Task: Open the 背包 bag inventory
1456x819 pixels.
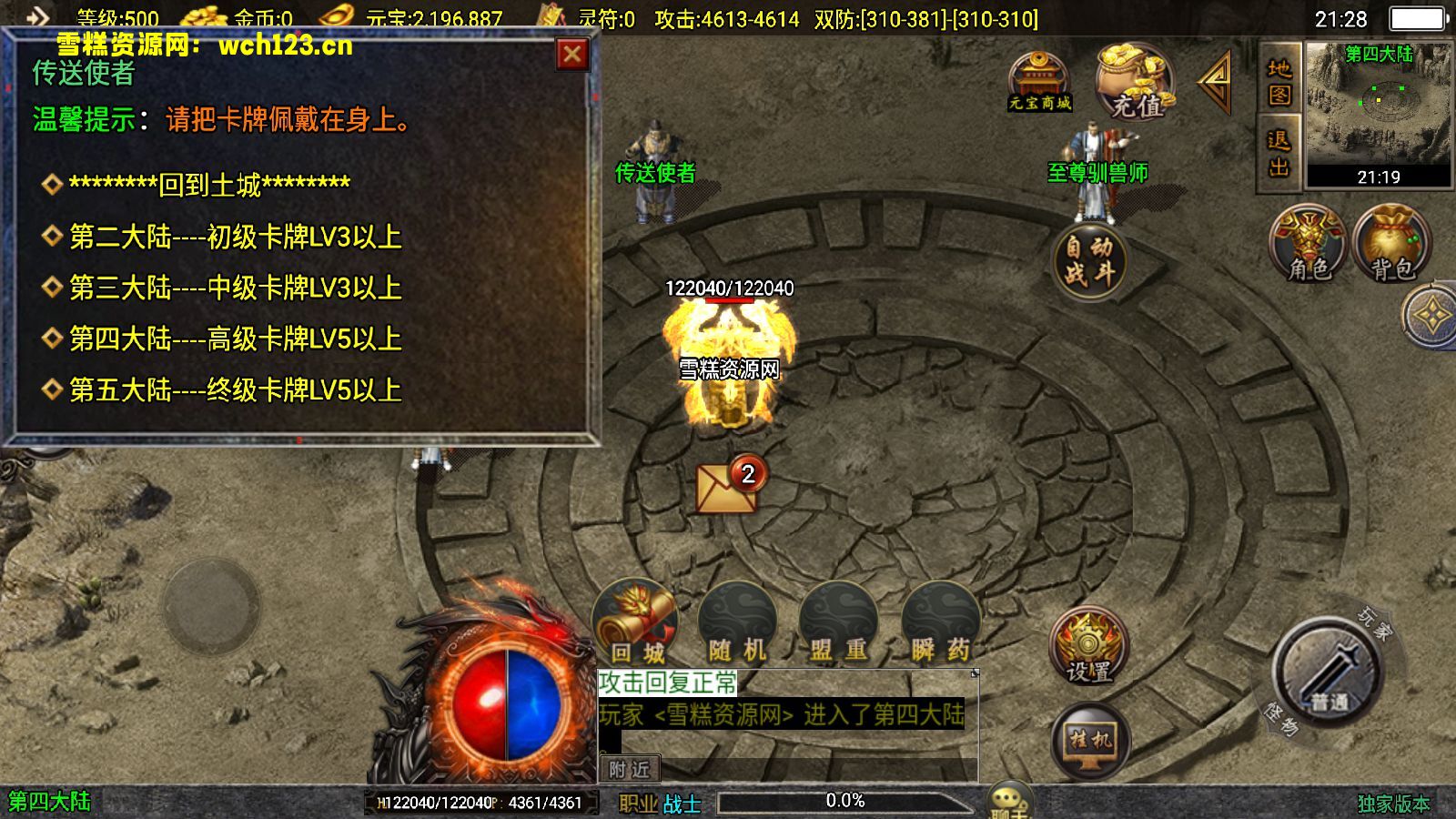Action: (1391, 244)
